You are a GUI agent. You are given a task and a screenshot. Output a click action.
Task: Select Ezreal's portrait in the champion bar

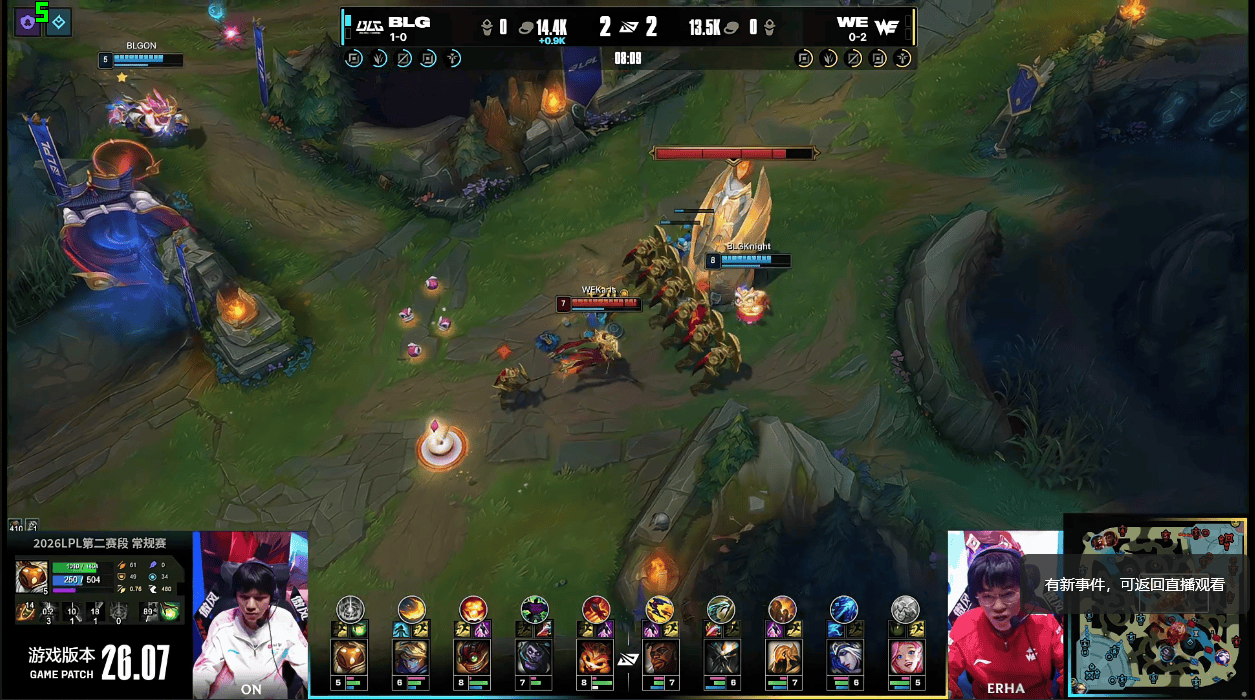point(411,657)
